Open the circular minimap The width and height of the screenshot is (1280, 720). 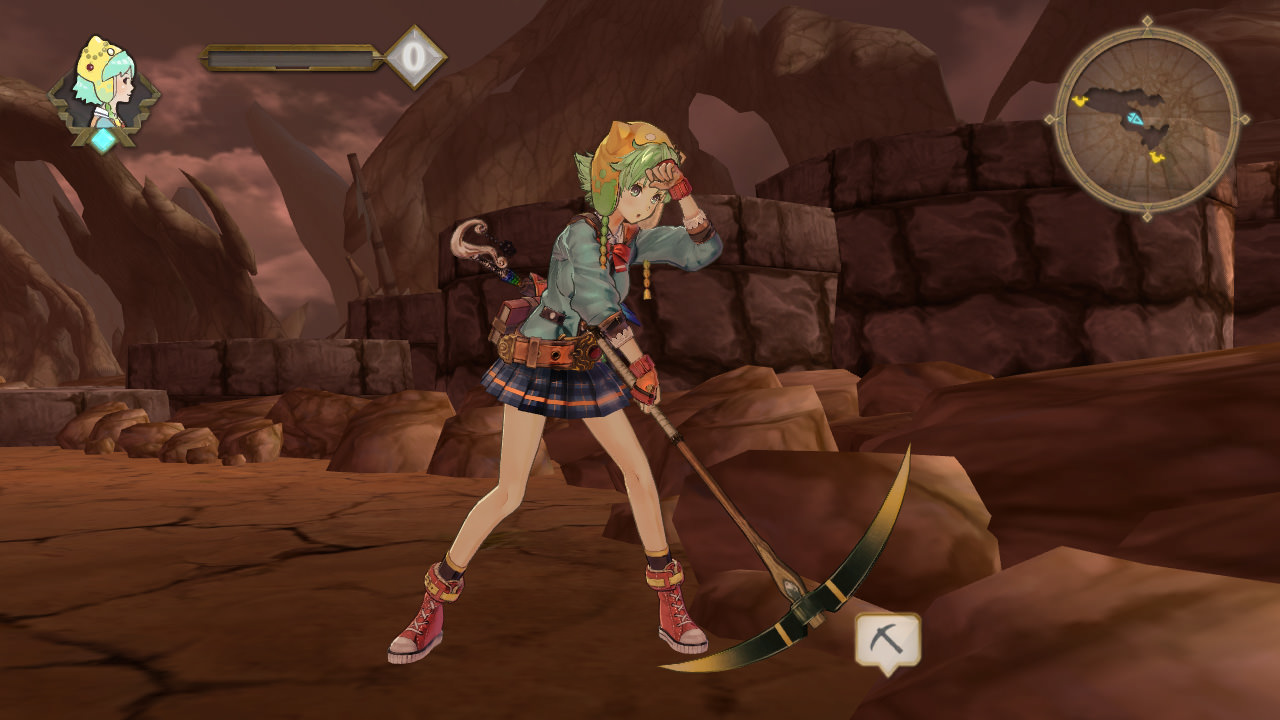tap(1147, 118)
